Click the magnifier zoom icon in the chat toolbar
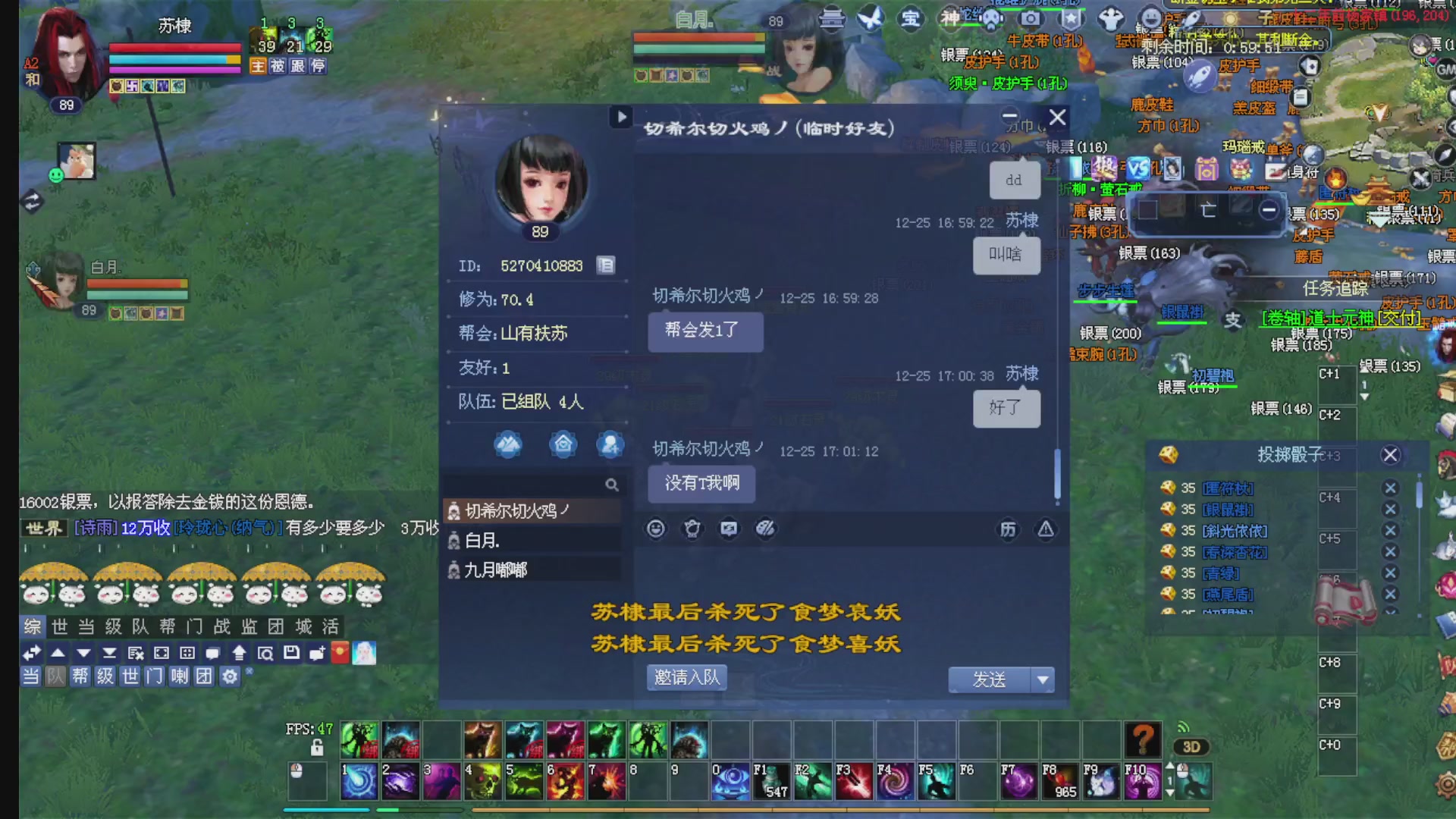Image resolution: width=1456 pixels, height=819 pixels. click(x=265, y=652)
